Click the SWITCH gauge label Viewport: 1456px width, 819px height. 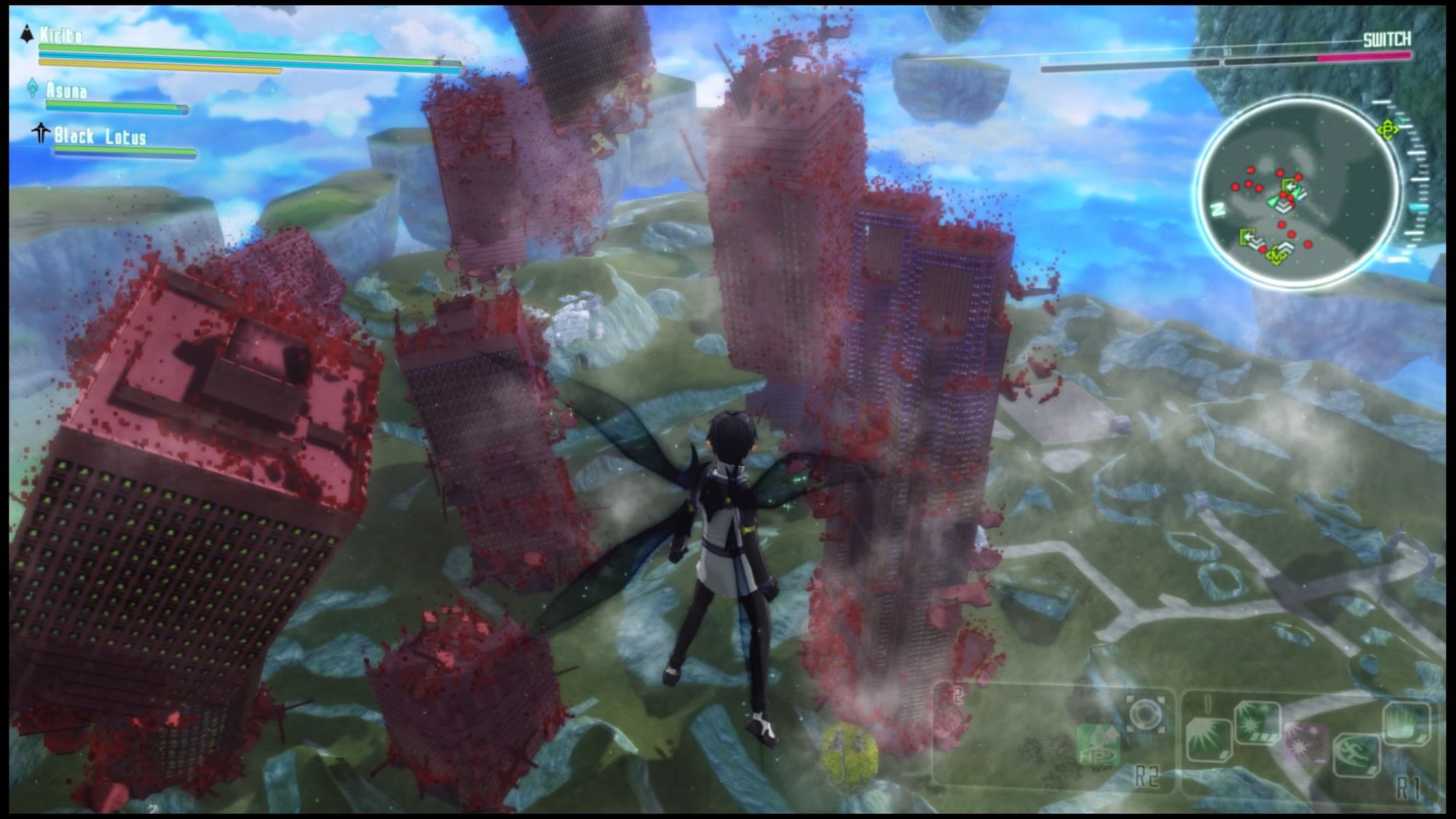pos(1386,39)
